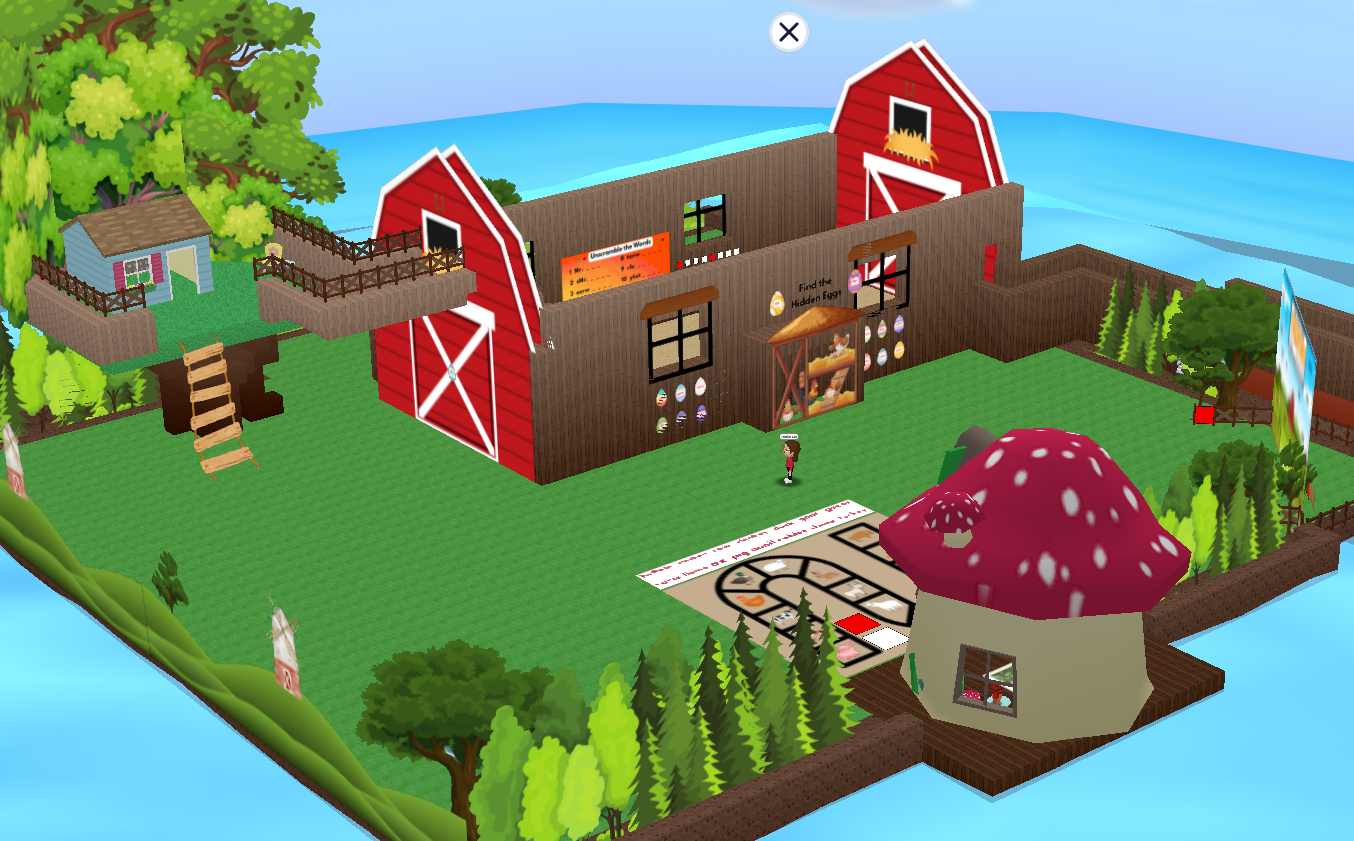Dismiss the scene with the X button

(x=787, y=32)
